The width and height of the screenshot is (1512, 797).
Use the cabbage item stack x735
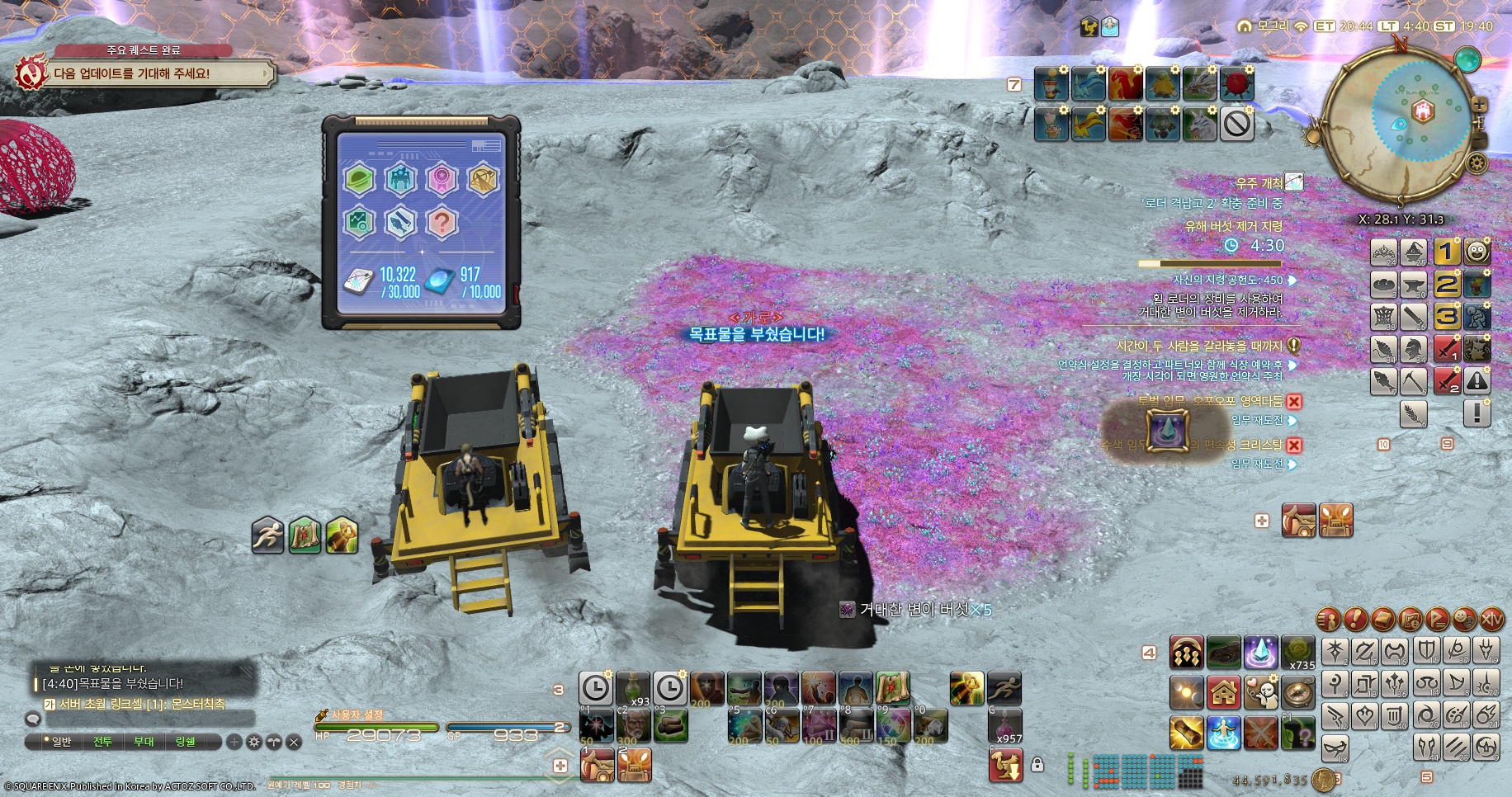[x=1297, y=652]
